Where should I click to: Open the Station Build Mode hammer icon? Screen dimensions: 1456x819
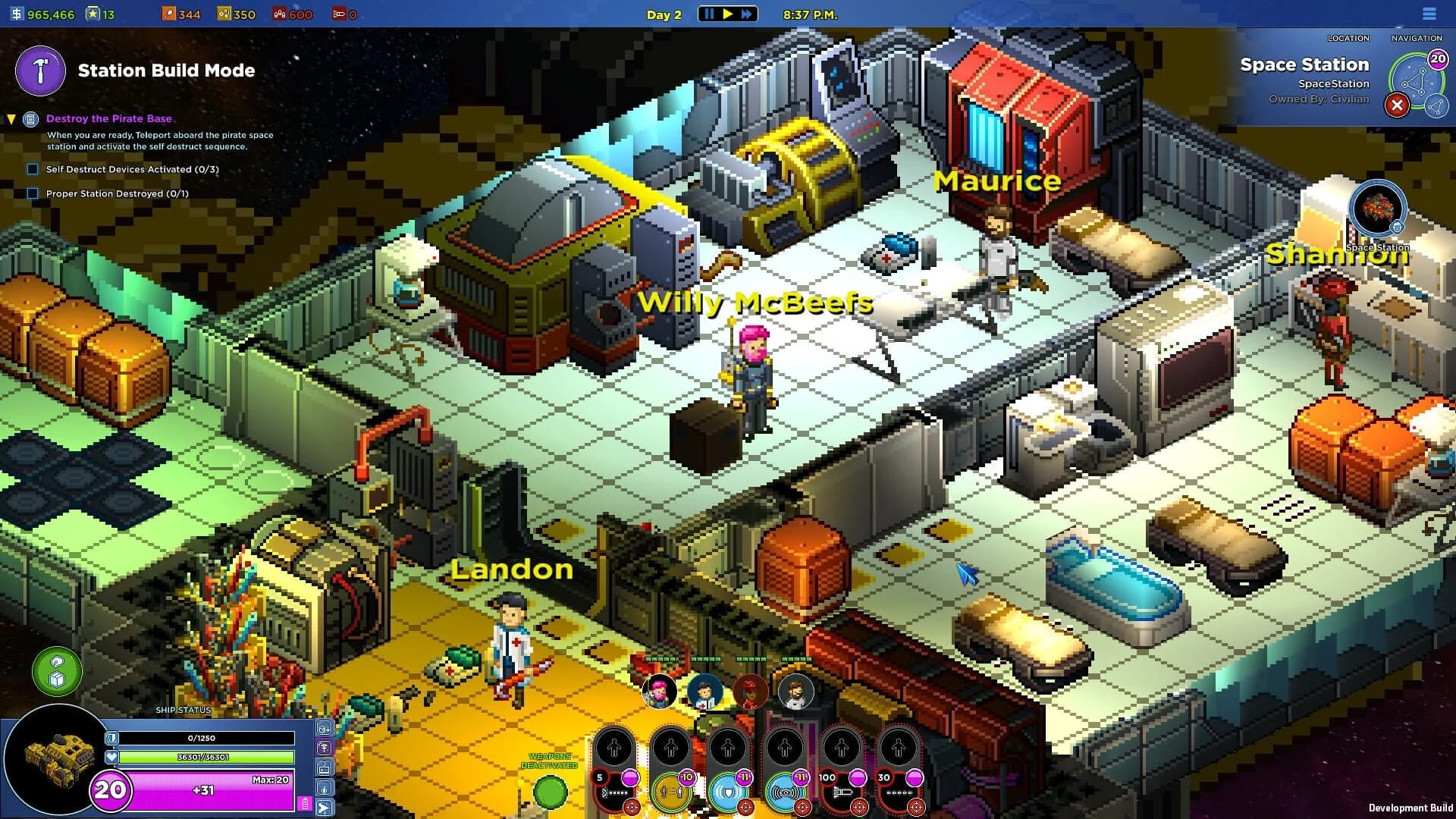point(39,72)
